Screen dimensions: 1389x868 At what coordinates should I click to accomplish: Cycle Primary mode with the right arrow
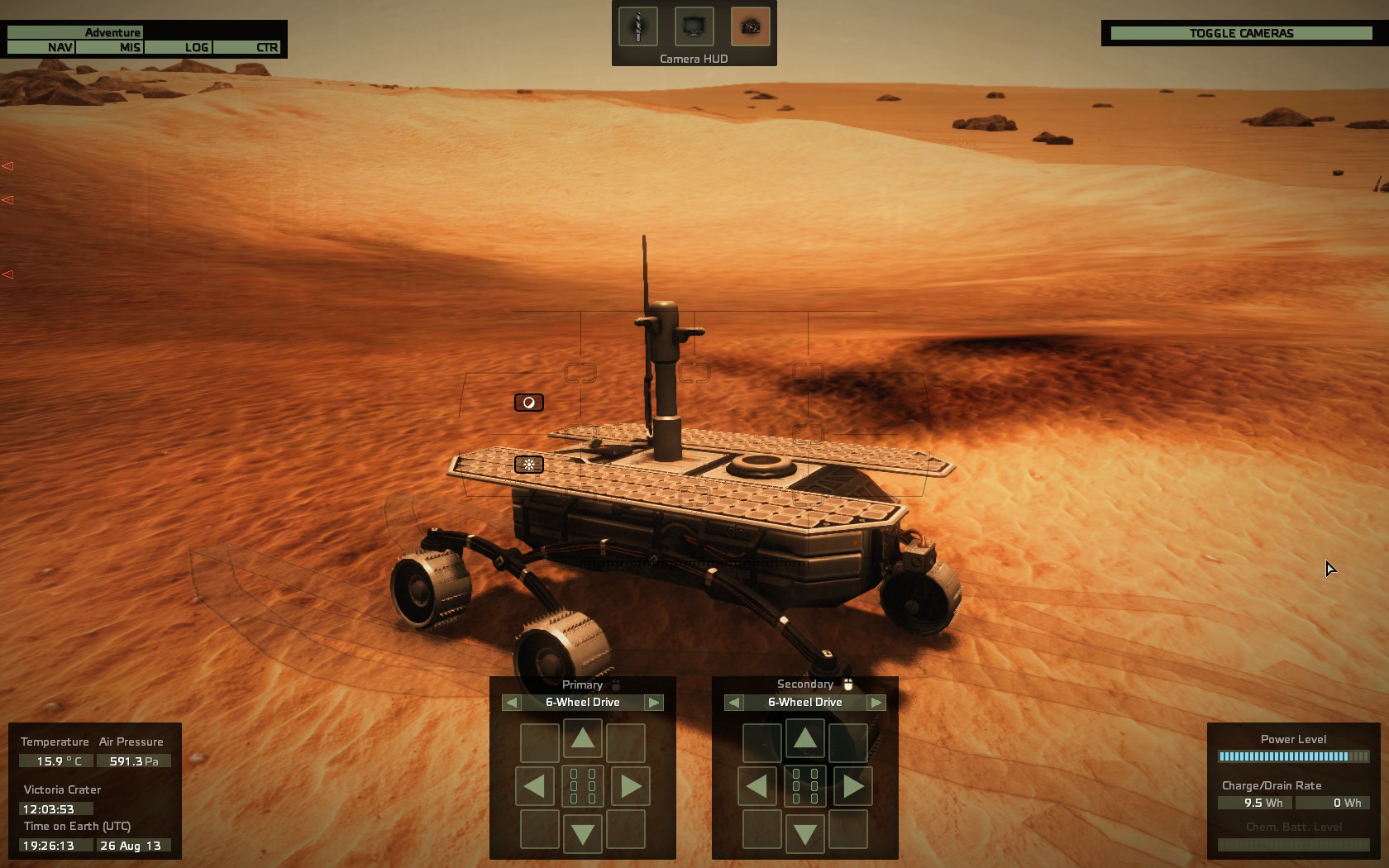(x=654, y=702)
